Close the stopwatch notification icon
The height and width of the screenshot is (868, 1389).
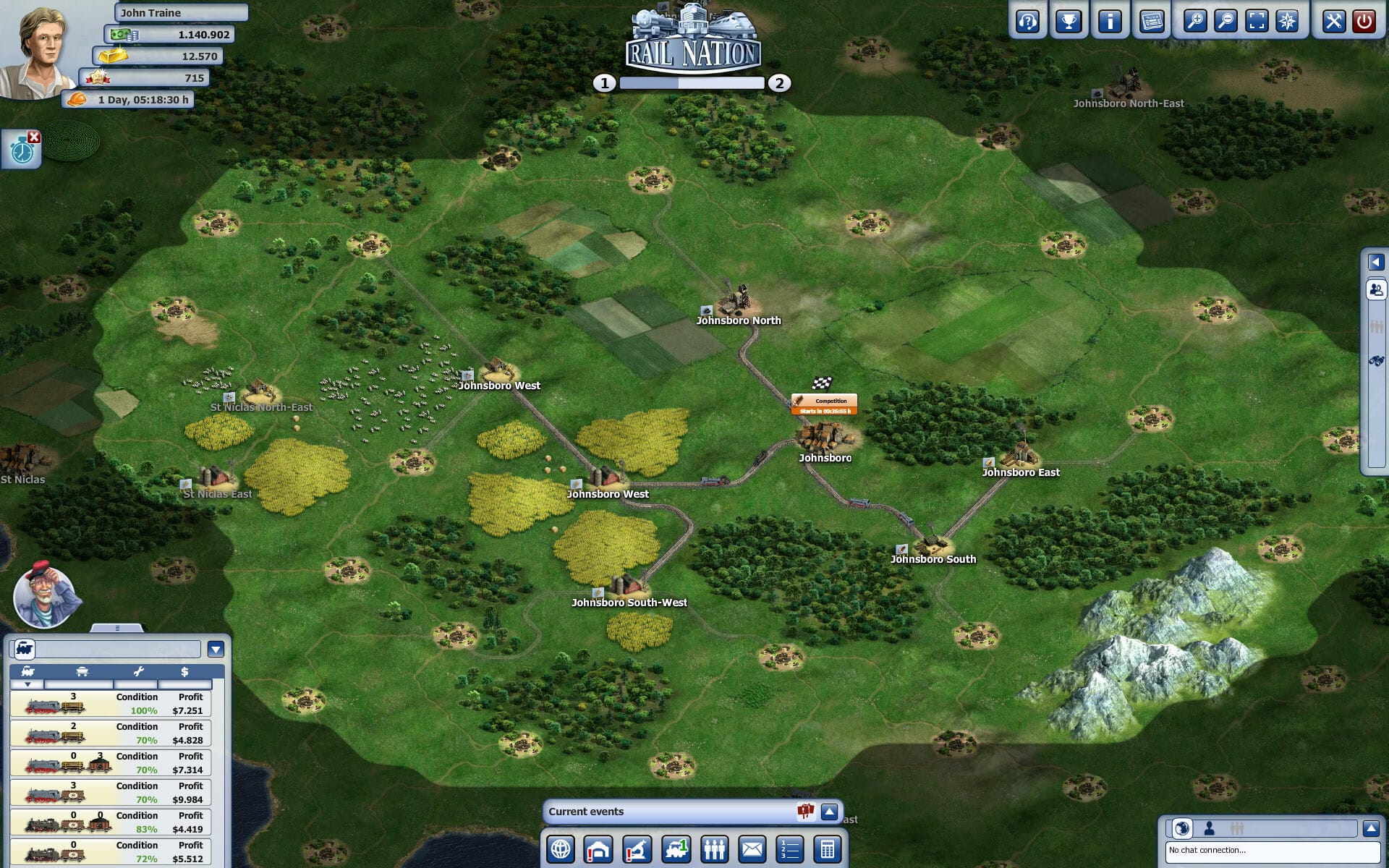pyautogui.click(x=33, y=137)
